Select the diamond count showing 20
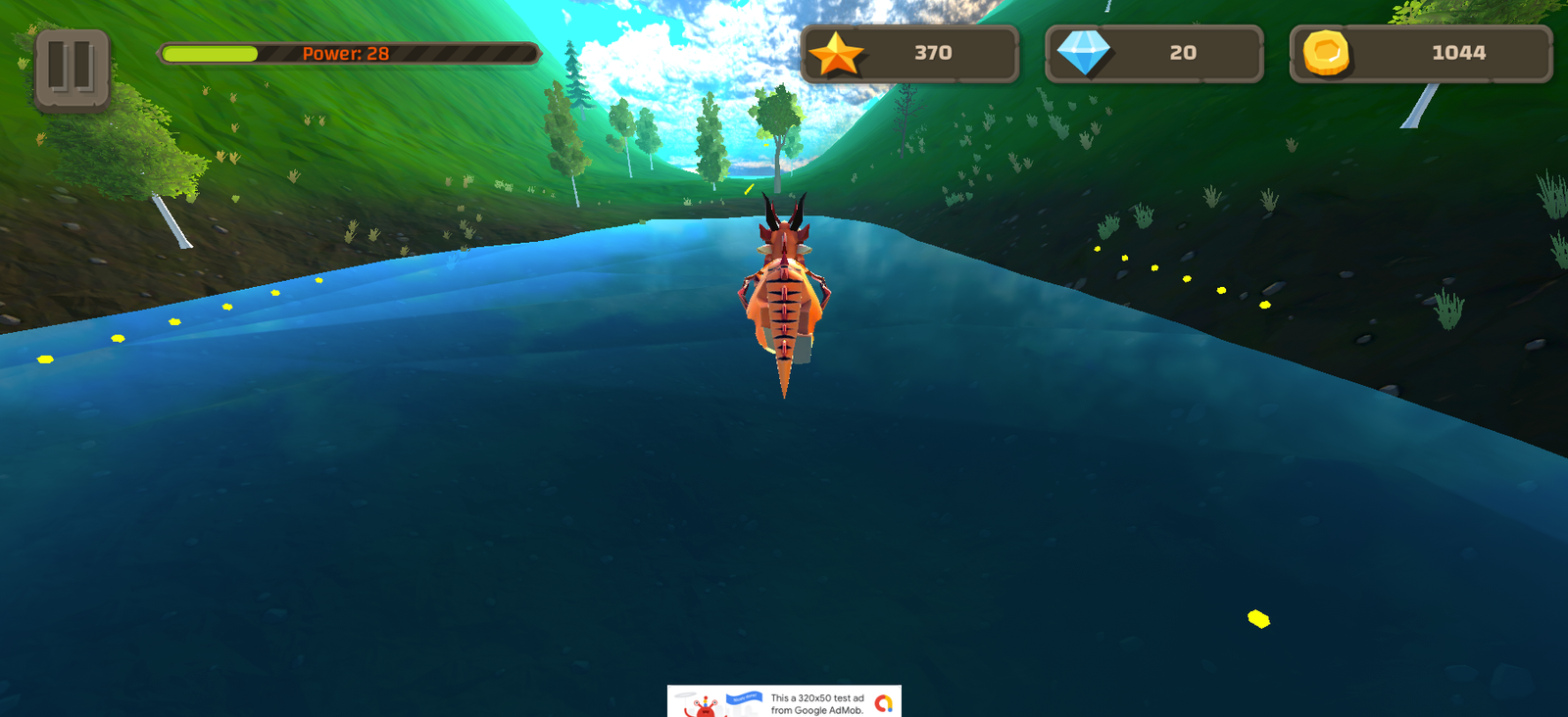Image resolution: width=1568 pixels, height=717 pixels. click(x=1184, y=54)
